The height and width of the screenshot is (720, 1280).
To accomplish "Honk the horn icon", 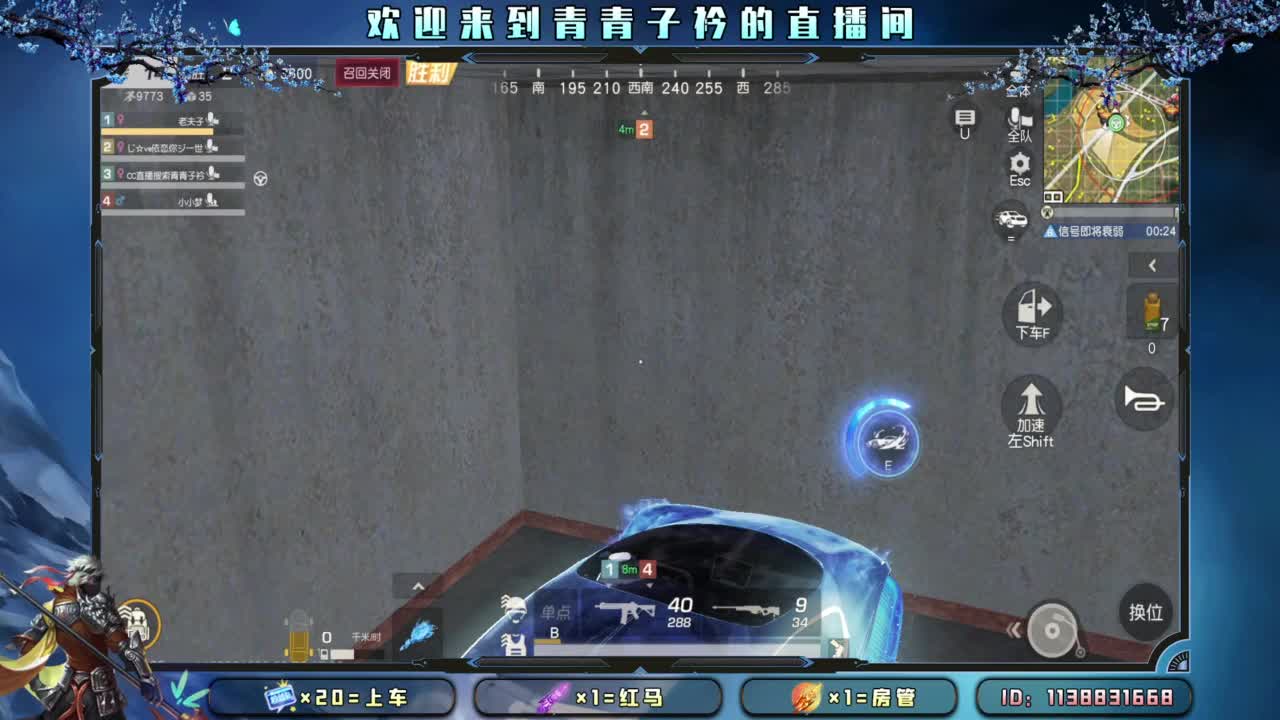I will 1143,398.
